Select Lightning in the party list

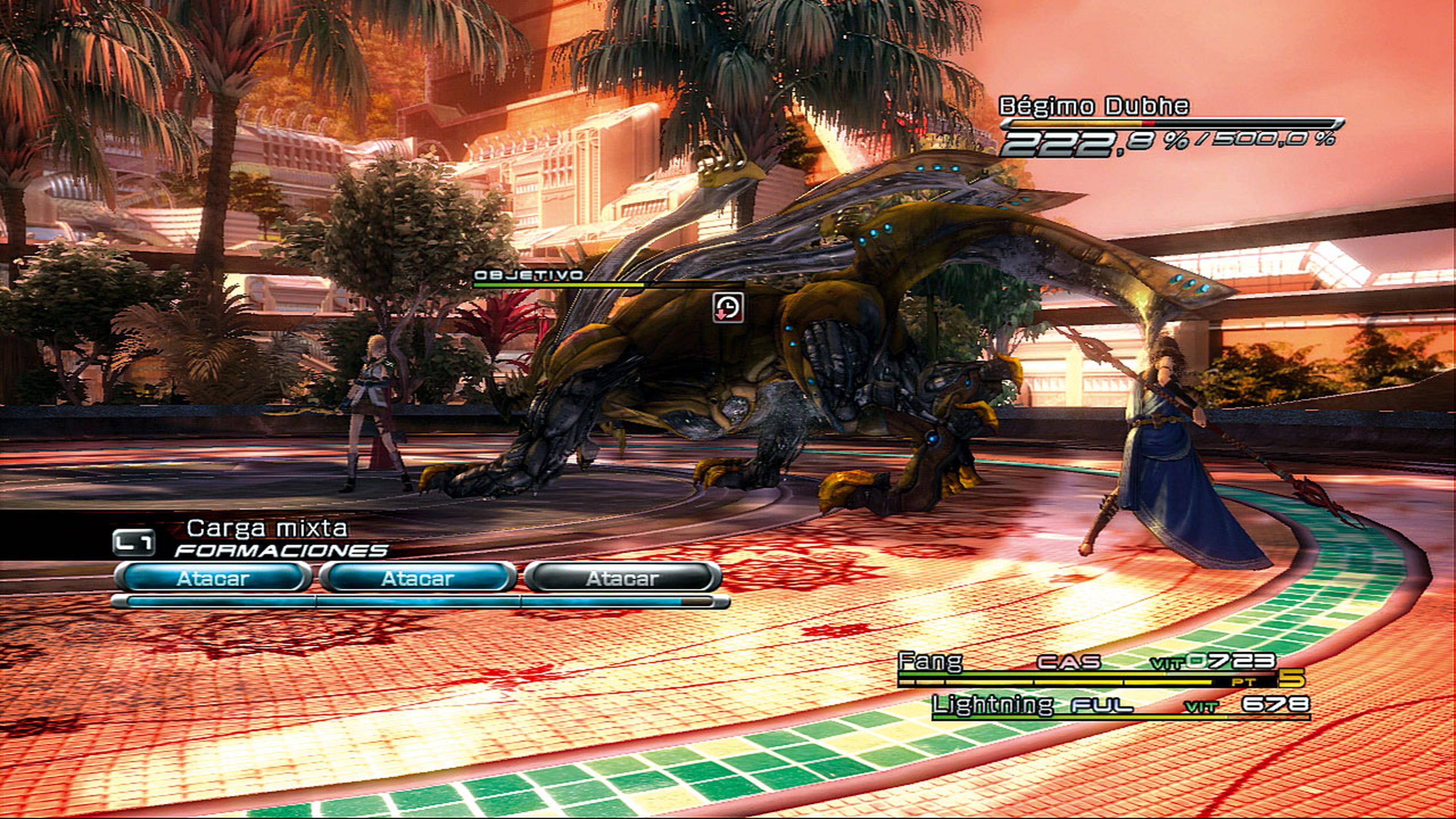[x=992, y=704]
